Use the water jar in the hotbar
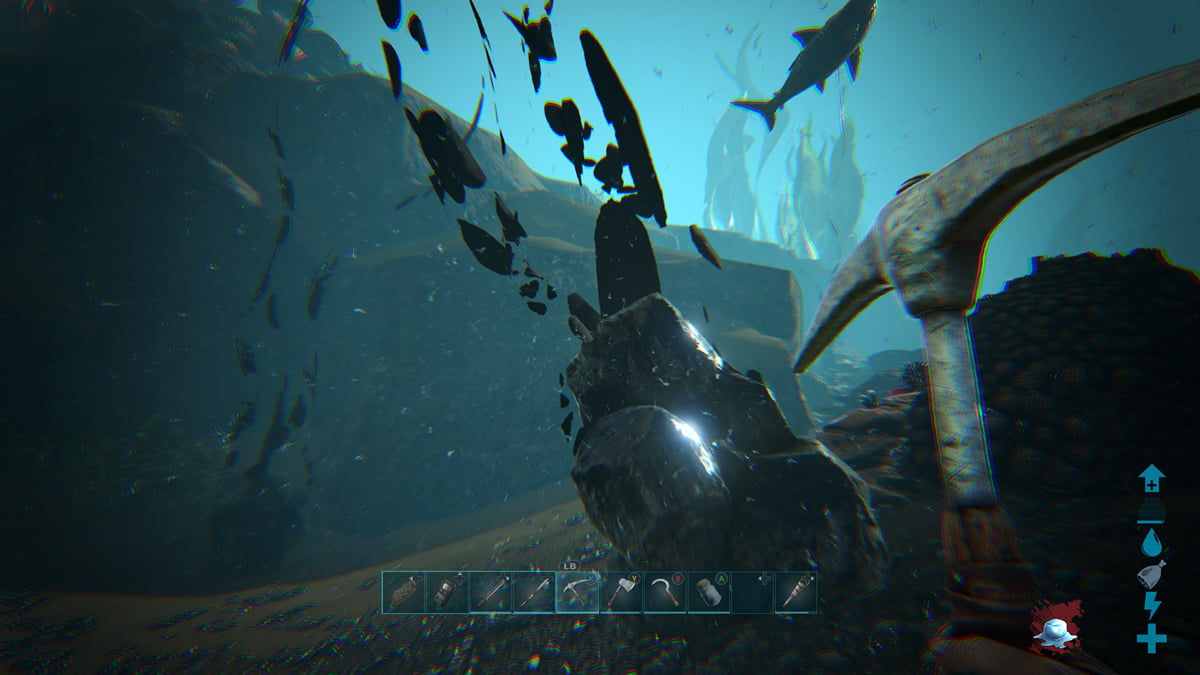This screenshot has width=1200, height=675. point(708,592)
